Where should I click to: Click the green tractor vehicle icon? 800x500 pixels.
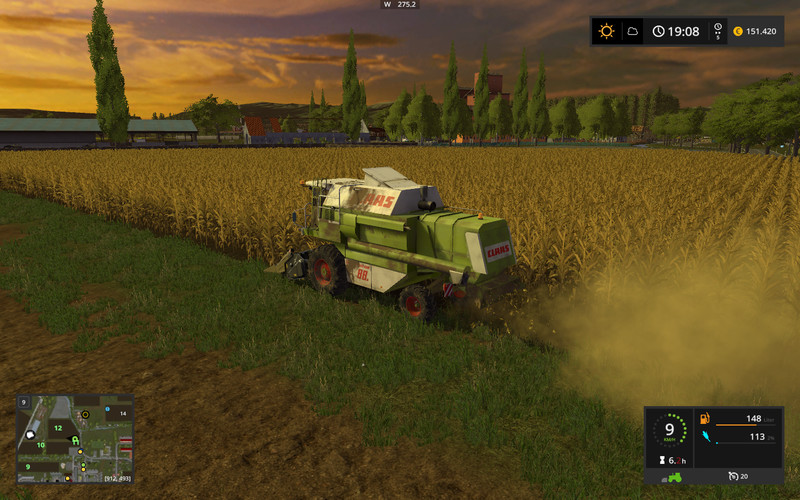coord(675,476)
